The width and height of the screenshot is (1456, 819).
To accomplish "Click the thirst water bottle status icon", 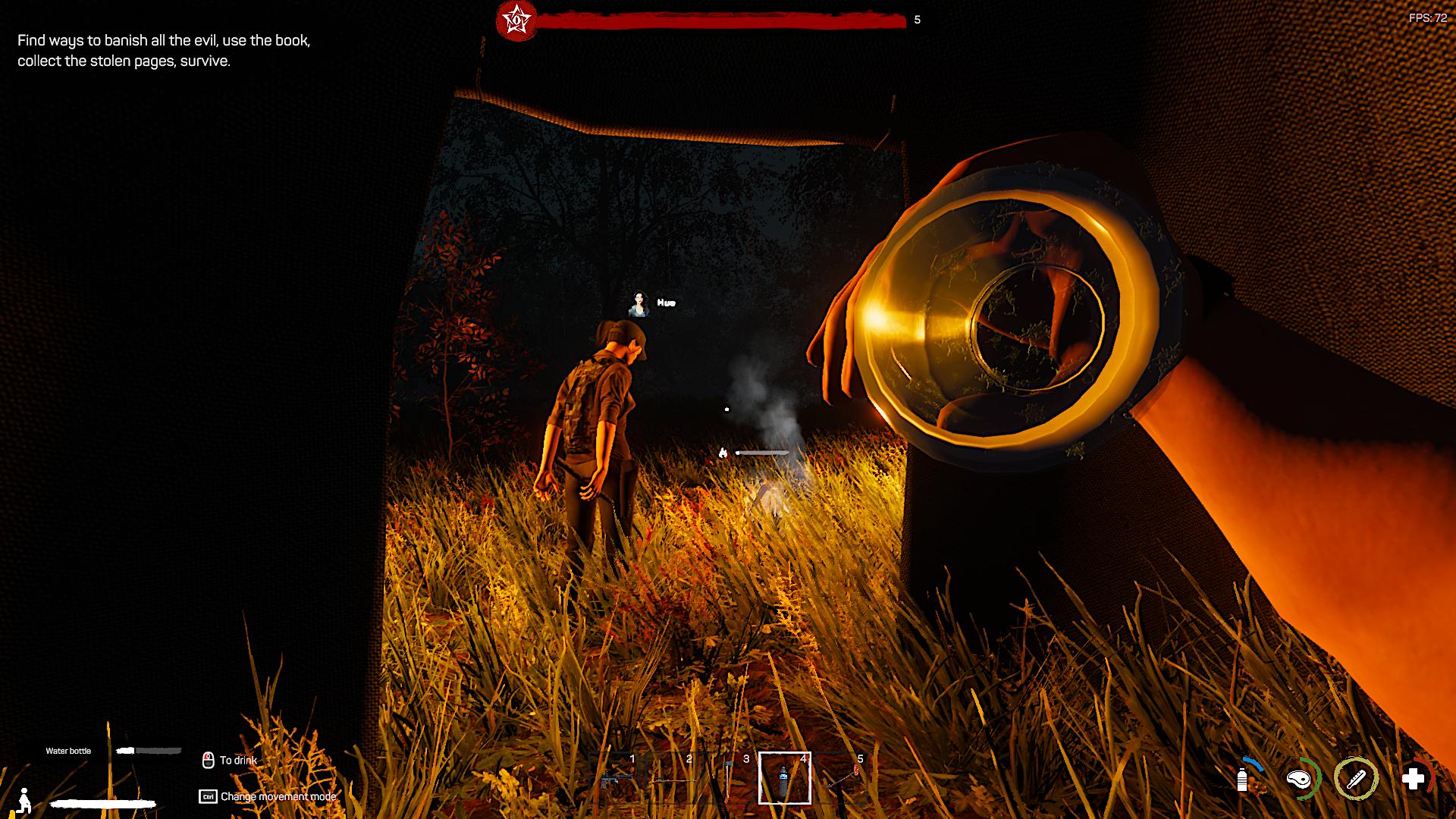I will [1242, 779].
